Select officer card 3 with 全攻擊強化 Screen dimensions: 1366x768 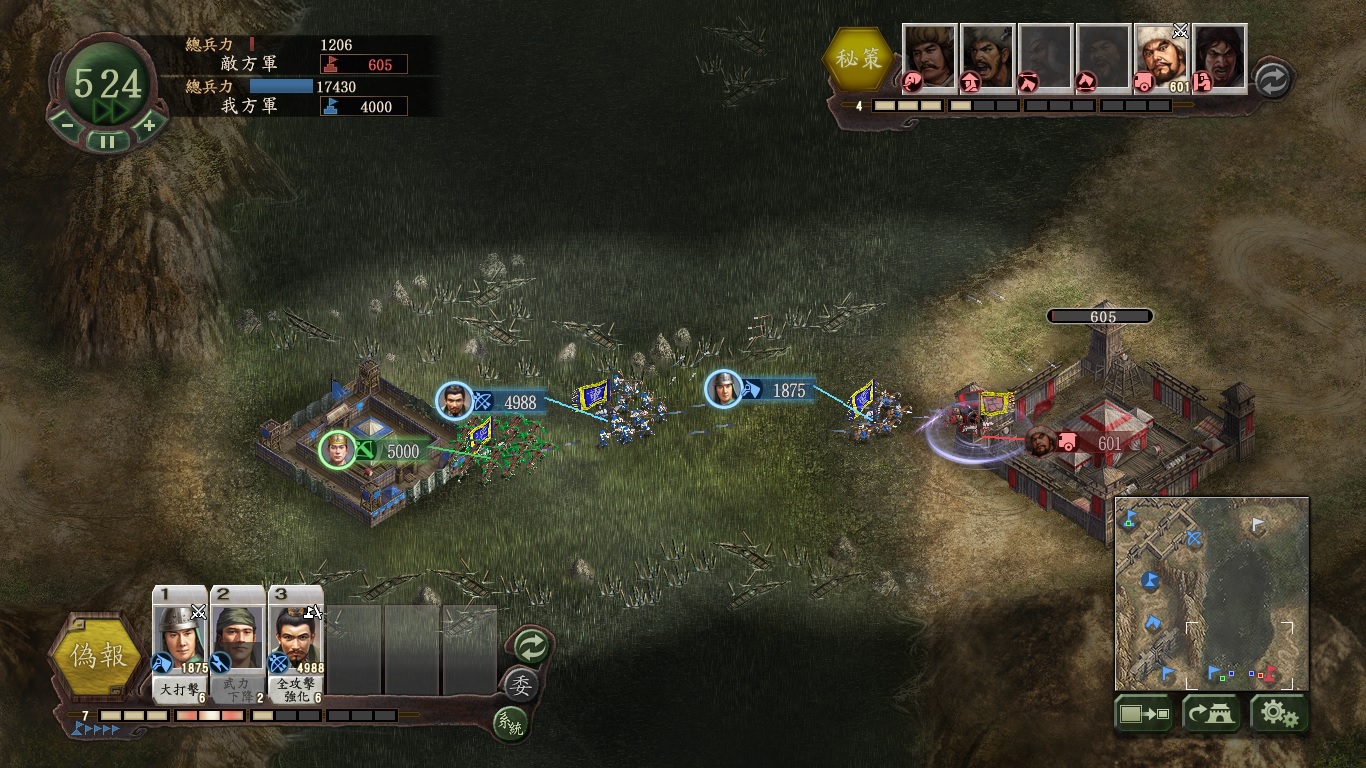296,644
